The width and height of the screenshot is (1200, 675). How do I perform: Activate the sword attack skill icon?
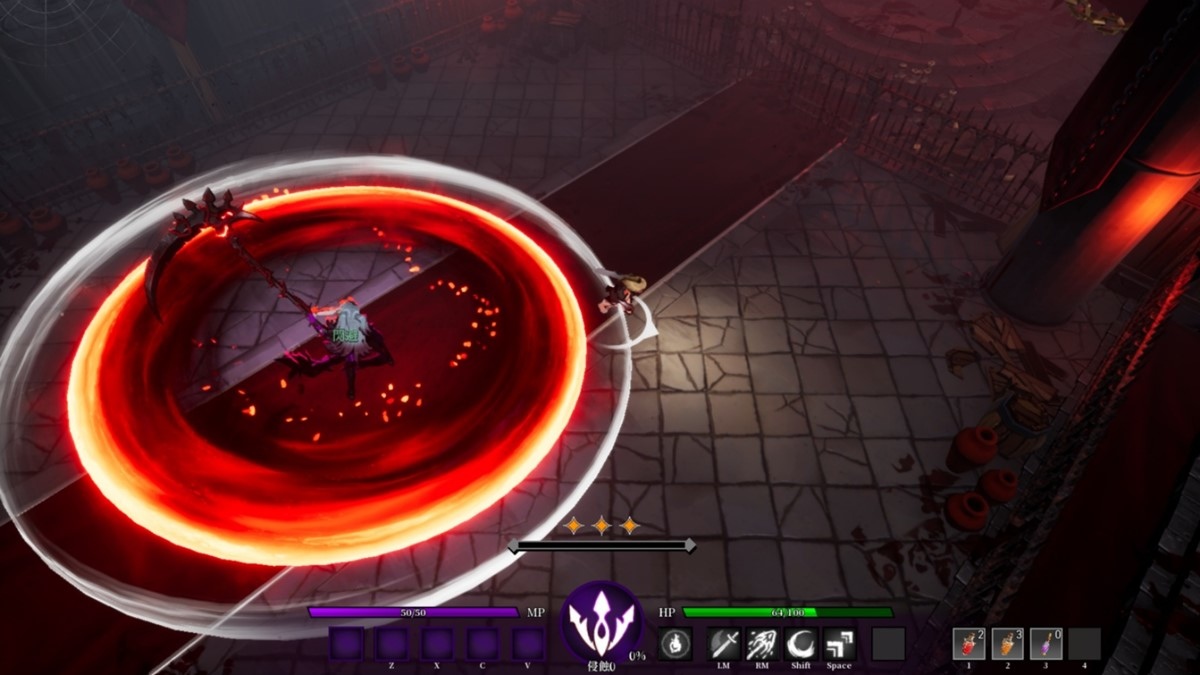(x=724, y=644)
